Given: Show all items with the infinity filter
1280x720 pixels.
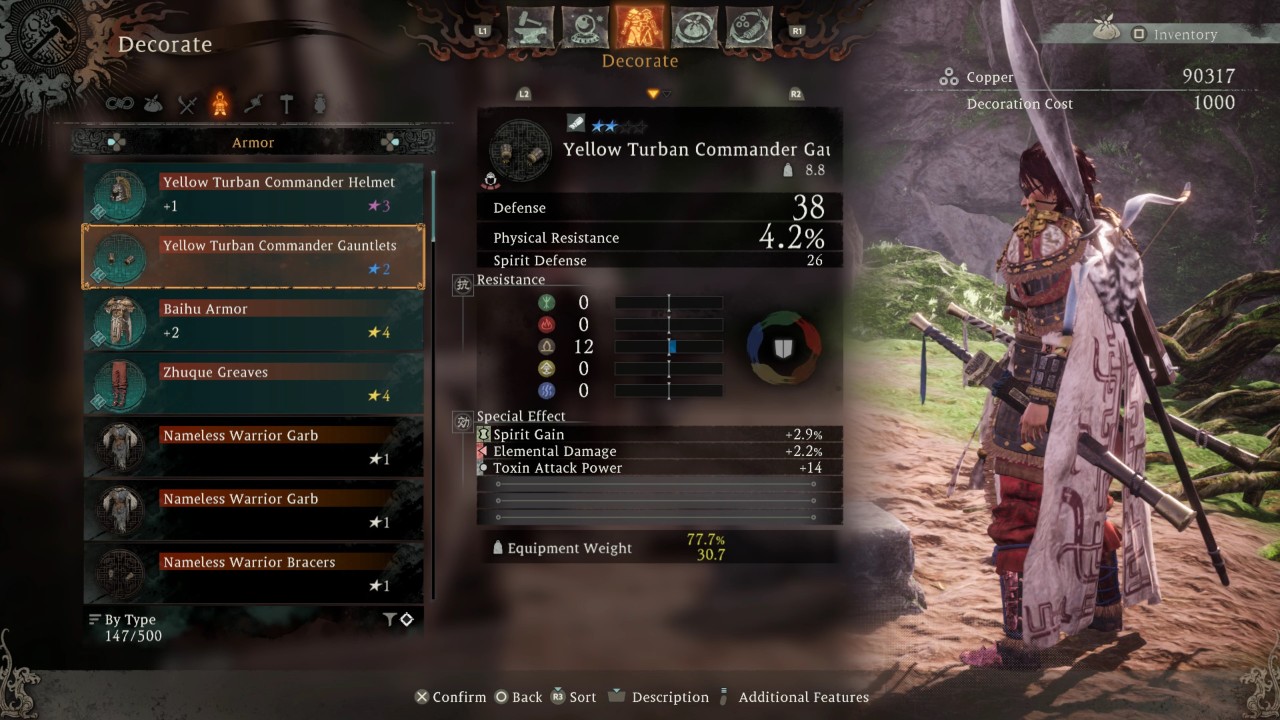Looking at the screenshot, I should (120, 104).
